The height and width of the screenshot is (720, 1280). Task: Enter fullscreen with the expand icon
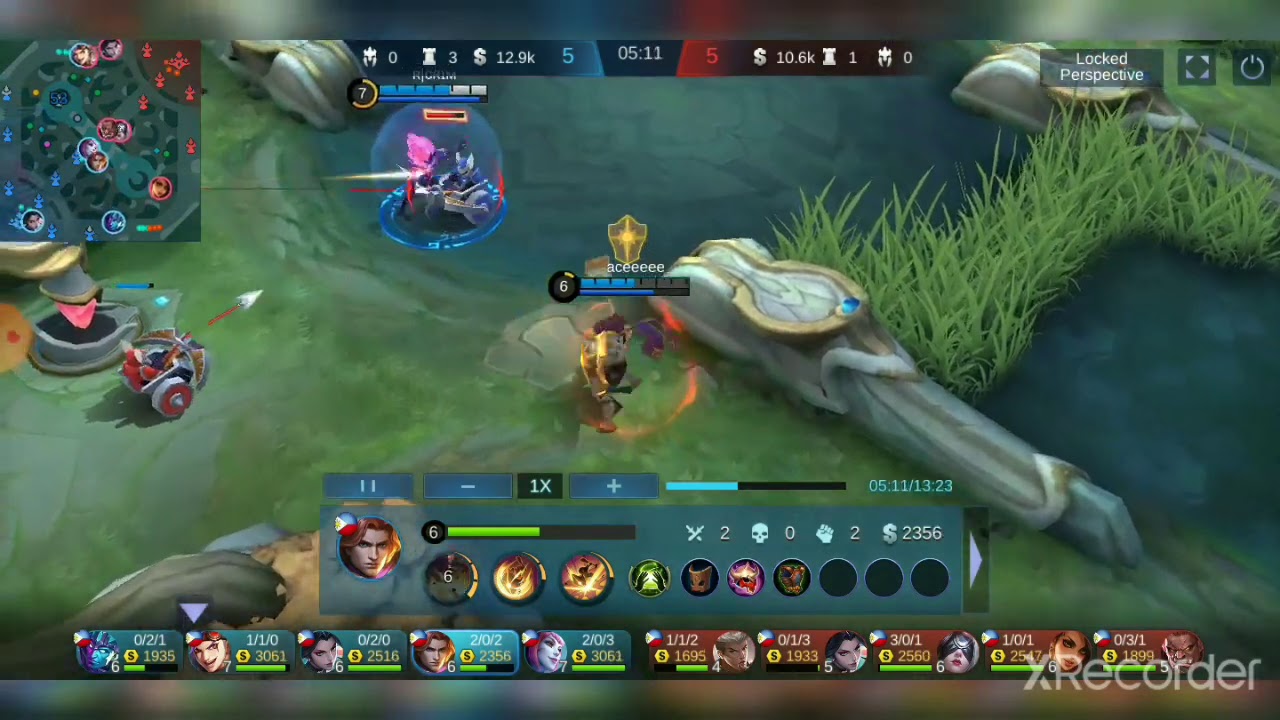pos(1197,67)
